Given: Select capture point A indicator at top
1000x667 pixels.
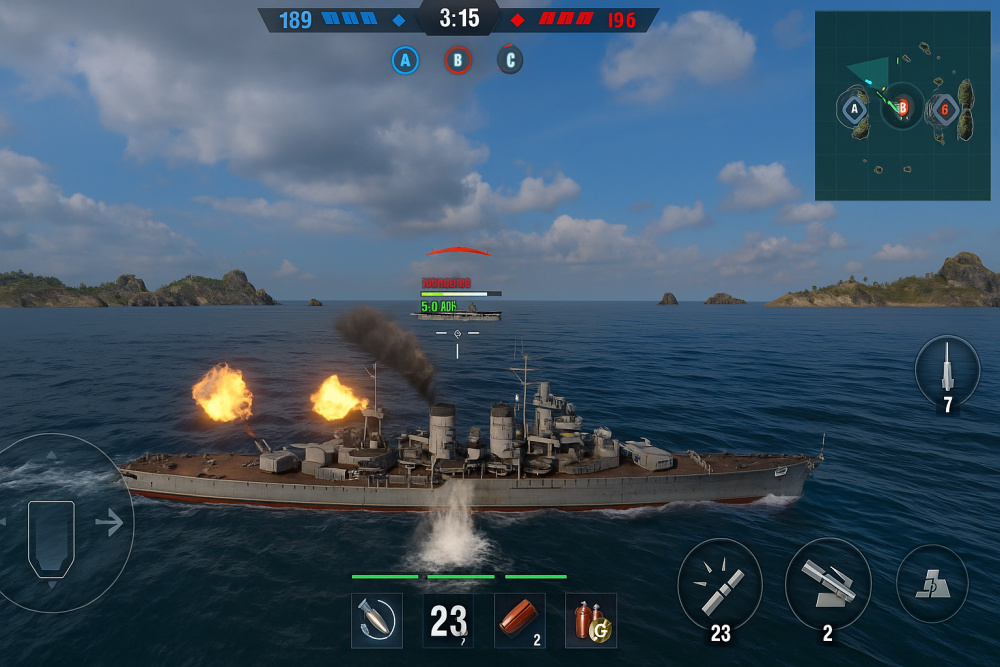Looking at the screenshot, I should (x=405, y=61).
